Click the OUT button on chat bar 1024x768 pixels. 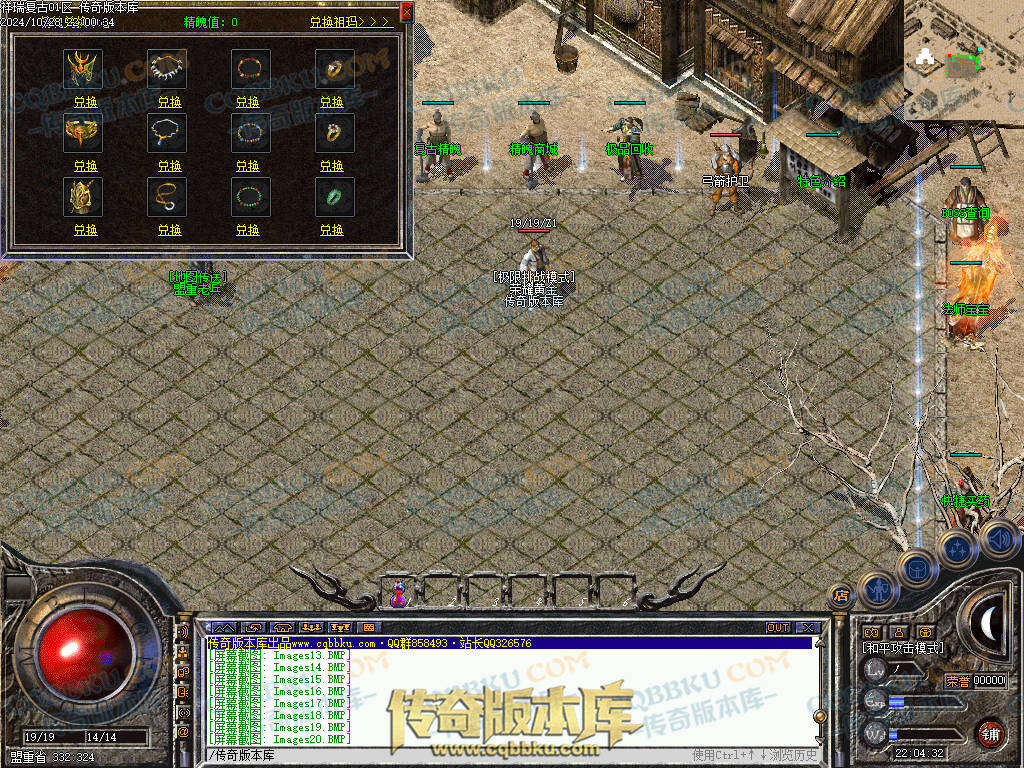pyautogui.click(x=777, y=628)
